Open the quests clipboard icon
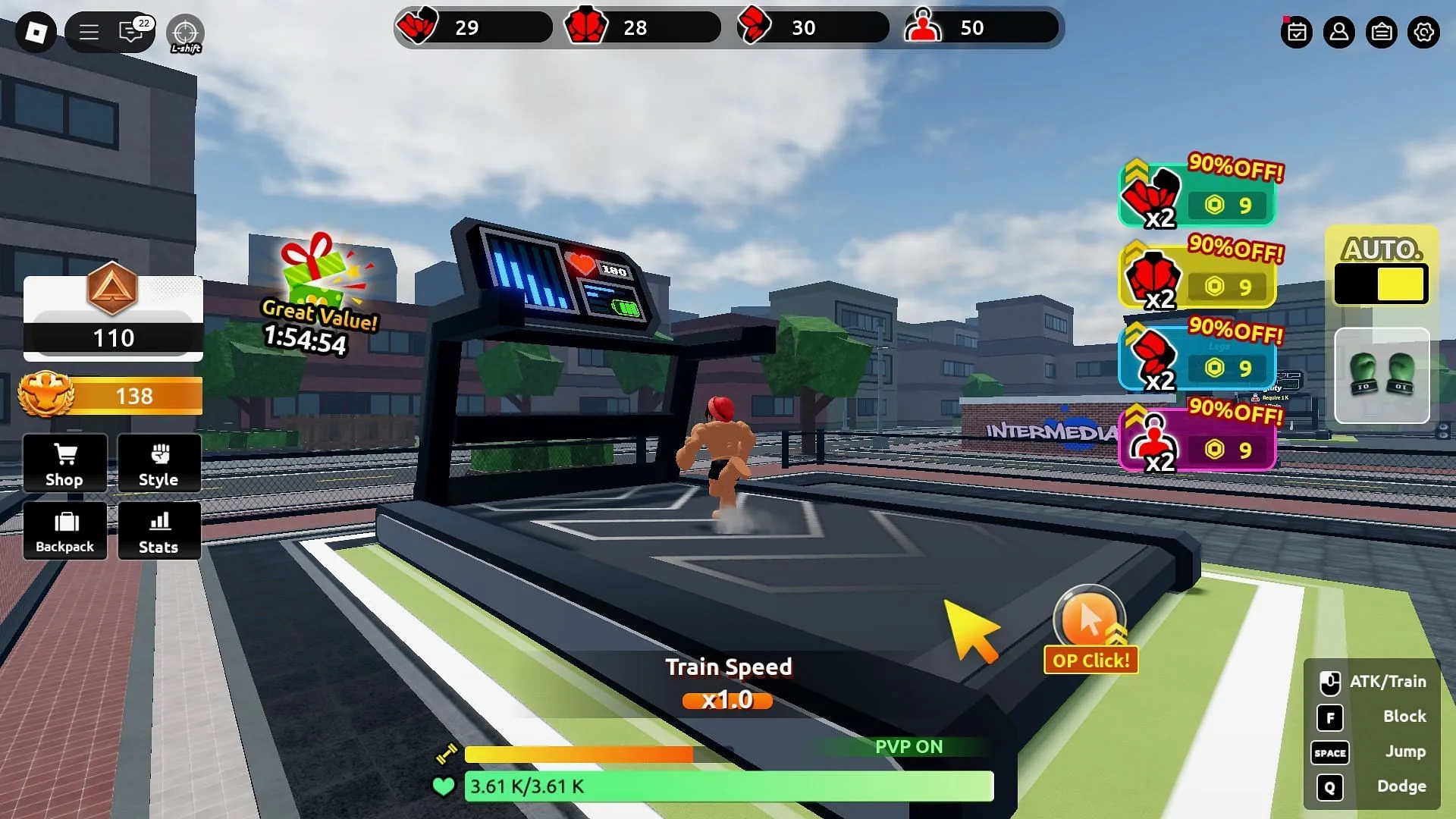 1382,33
